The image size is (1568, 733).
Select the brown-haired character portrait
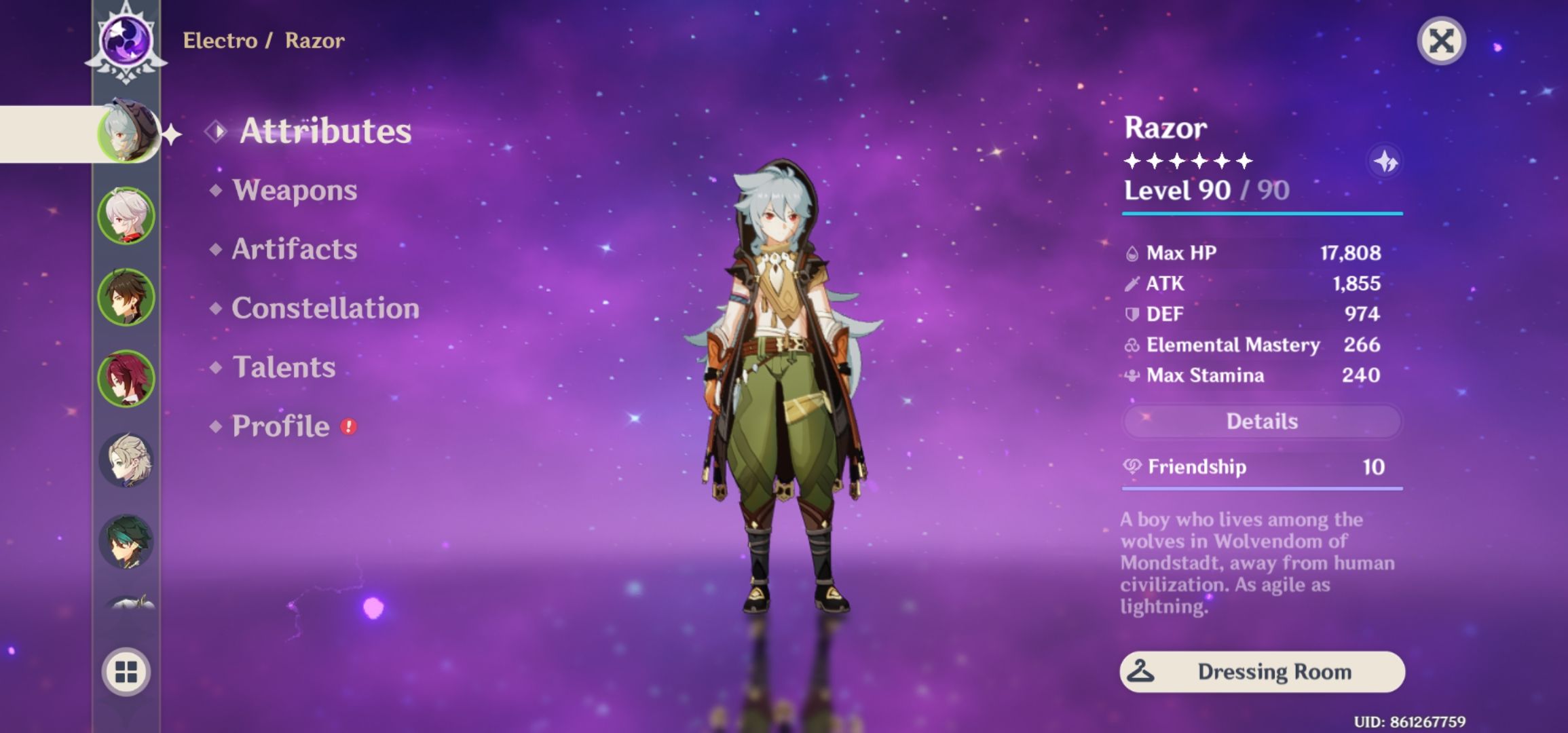[x=126, y=297]
